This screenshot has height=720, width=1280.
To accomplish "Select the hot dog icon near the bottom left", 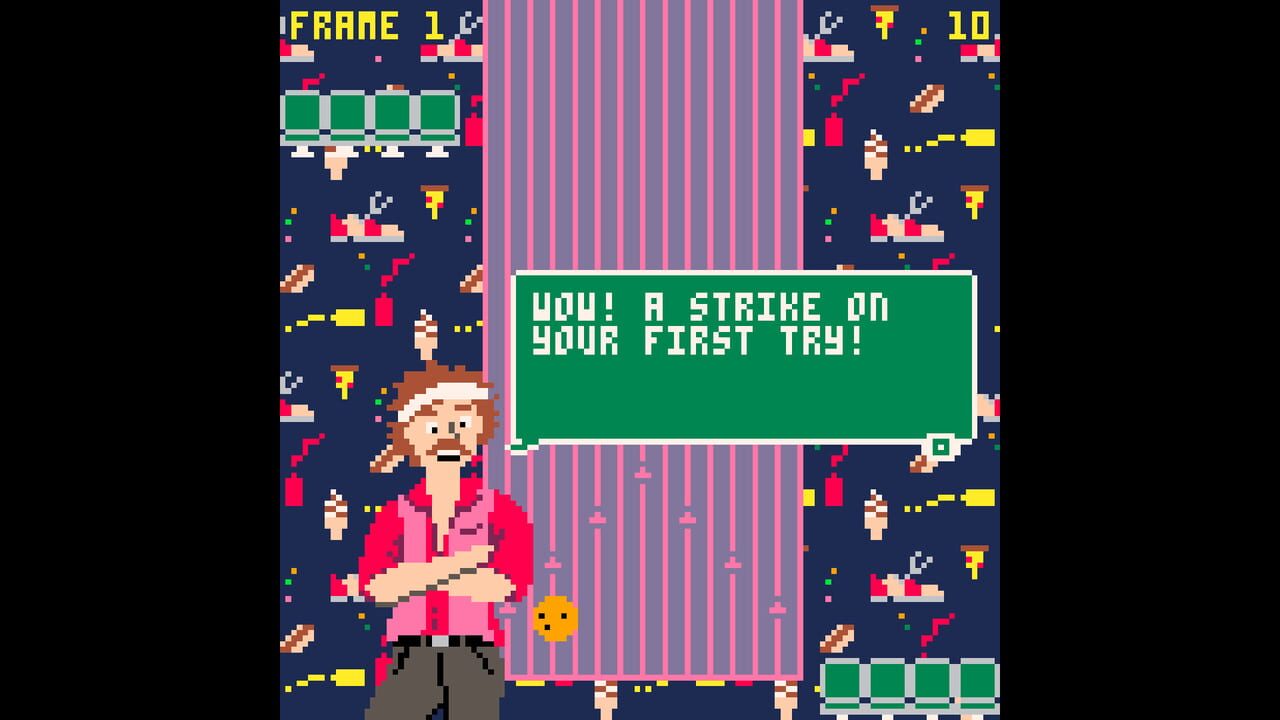I will click(x=298, y=636).
